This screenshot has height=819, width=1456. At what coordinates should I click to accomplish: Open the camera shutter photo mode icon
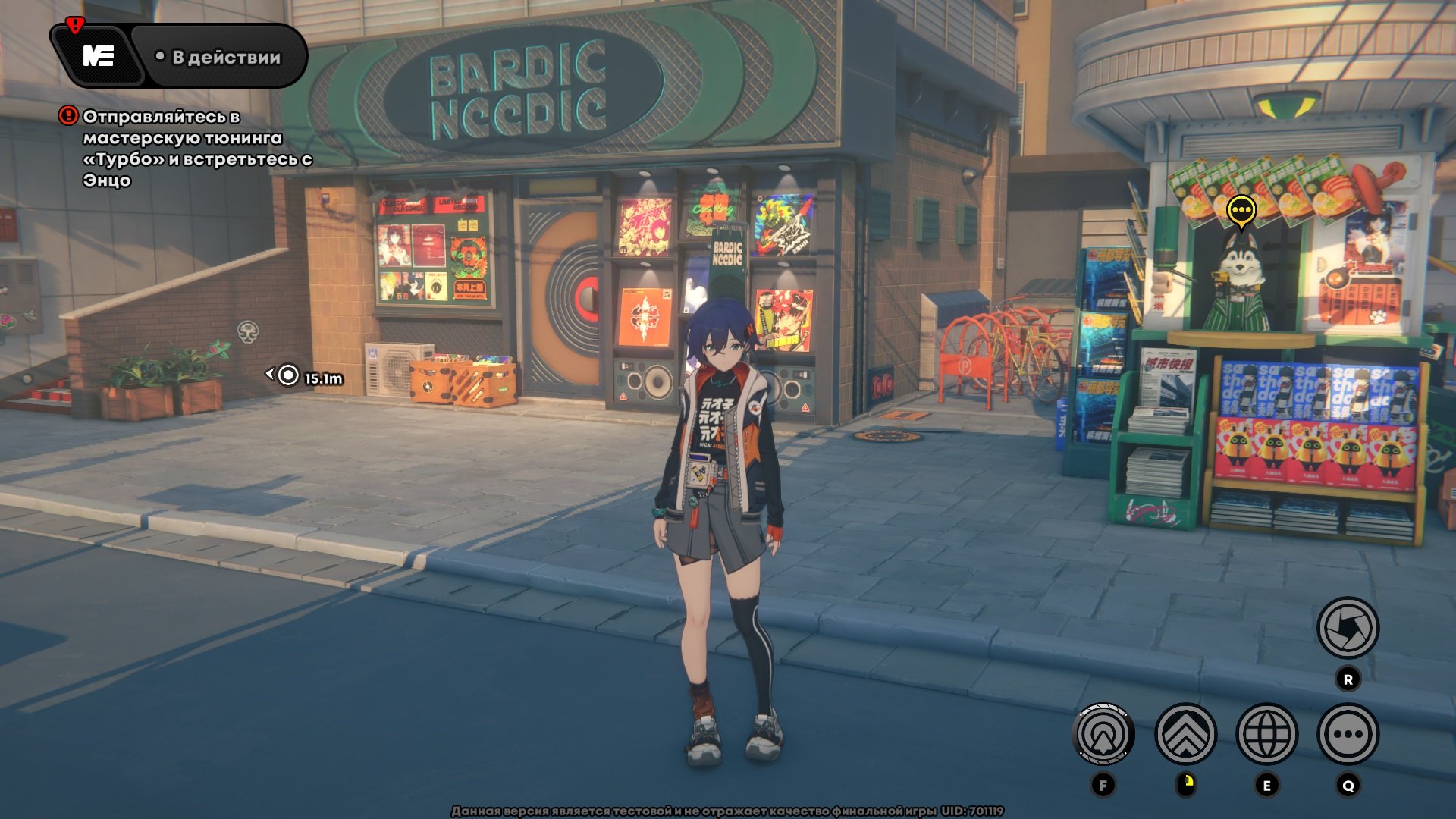tap(1348, 628)
